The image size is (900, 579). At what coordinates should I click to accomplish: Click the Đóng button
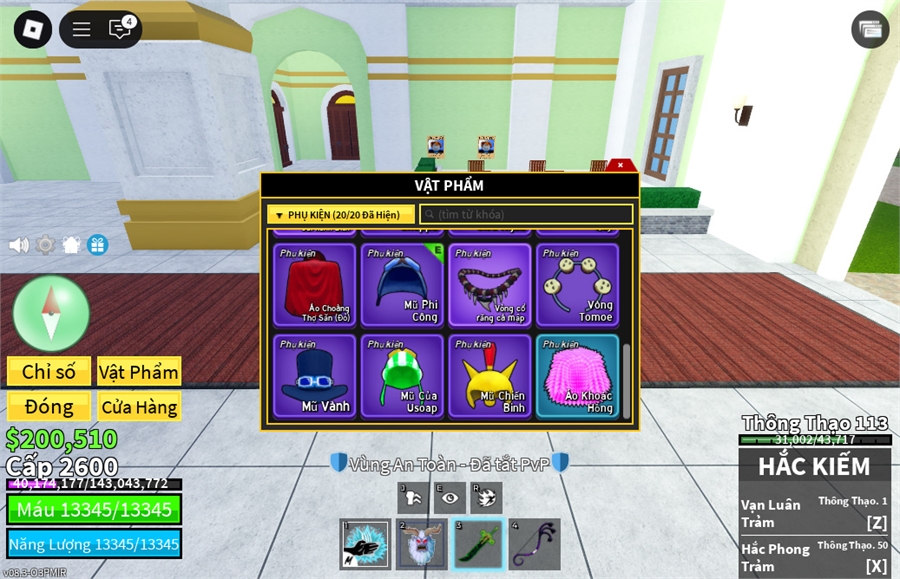(49, 407)
